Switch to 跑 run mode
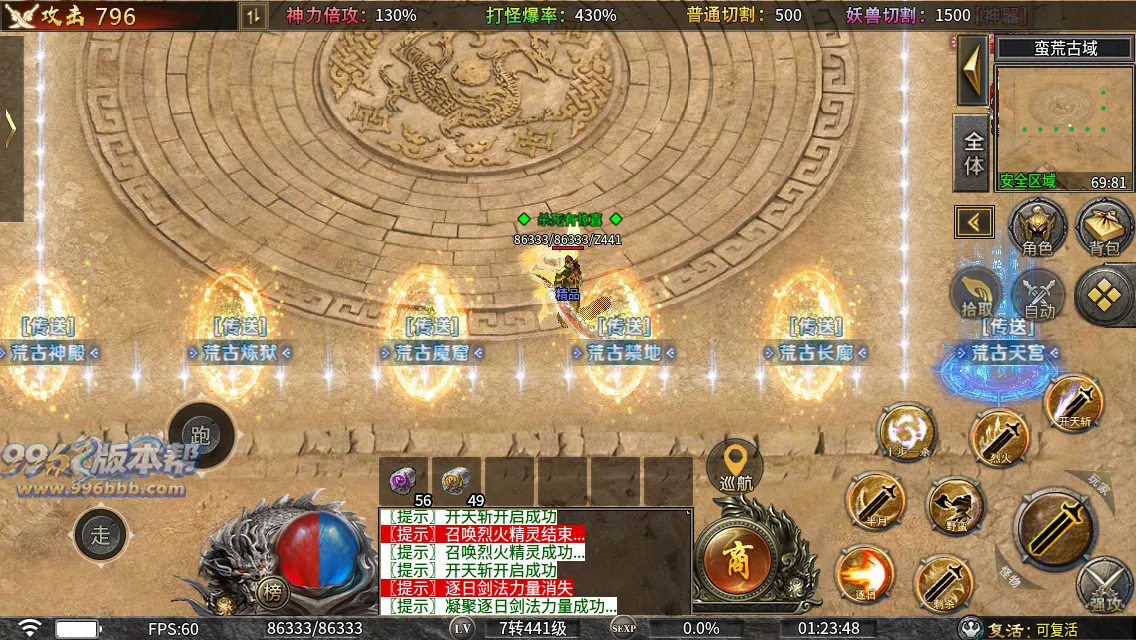 201,434
